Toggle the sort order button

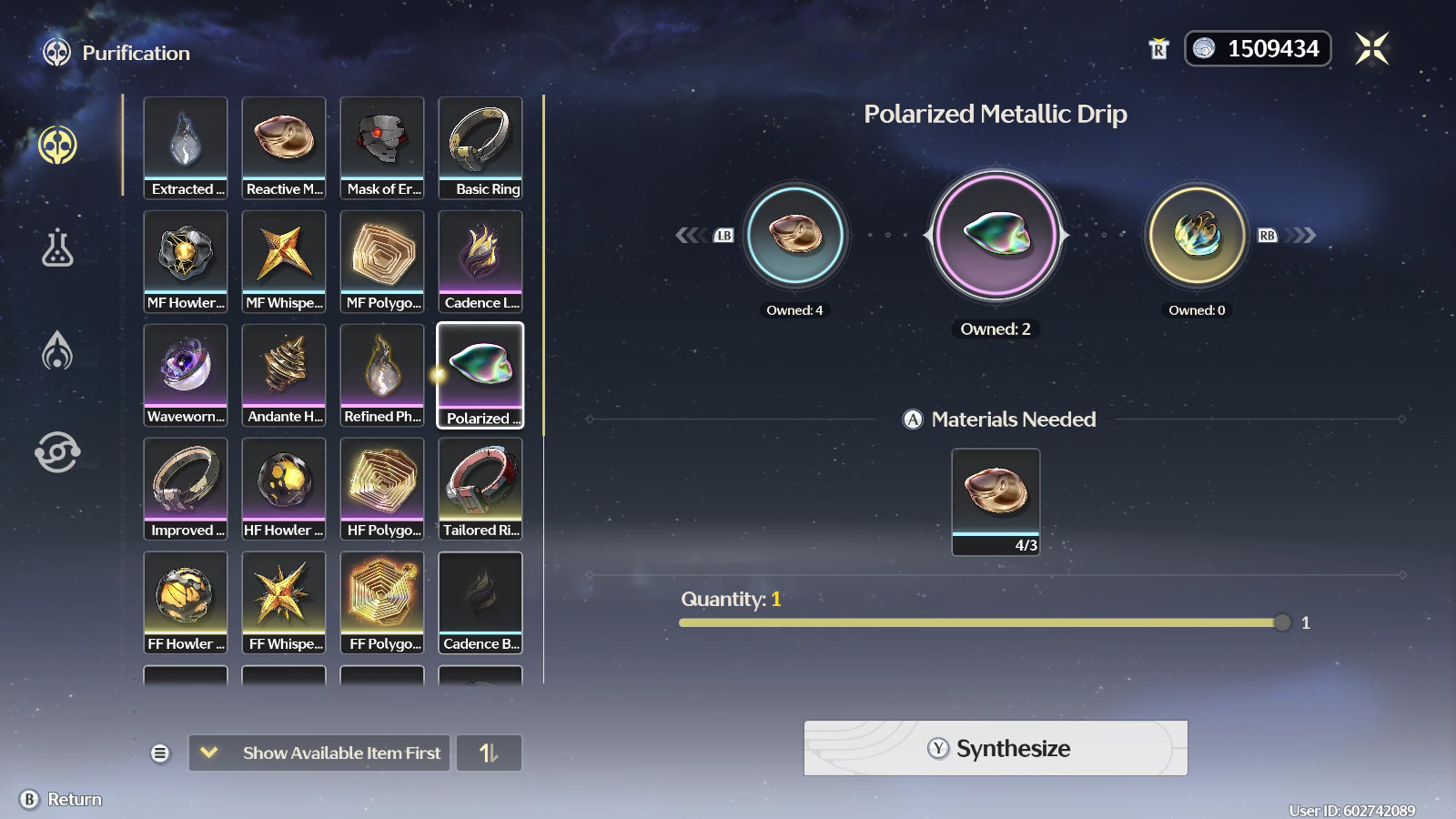point(489,753)
